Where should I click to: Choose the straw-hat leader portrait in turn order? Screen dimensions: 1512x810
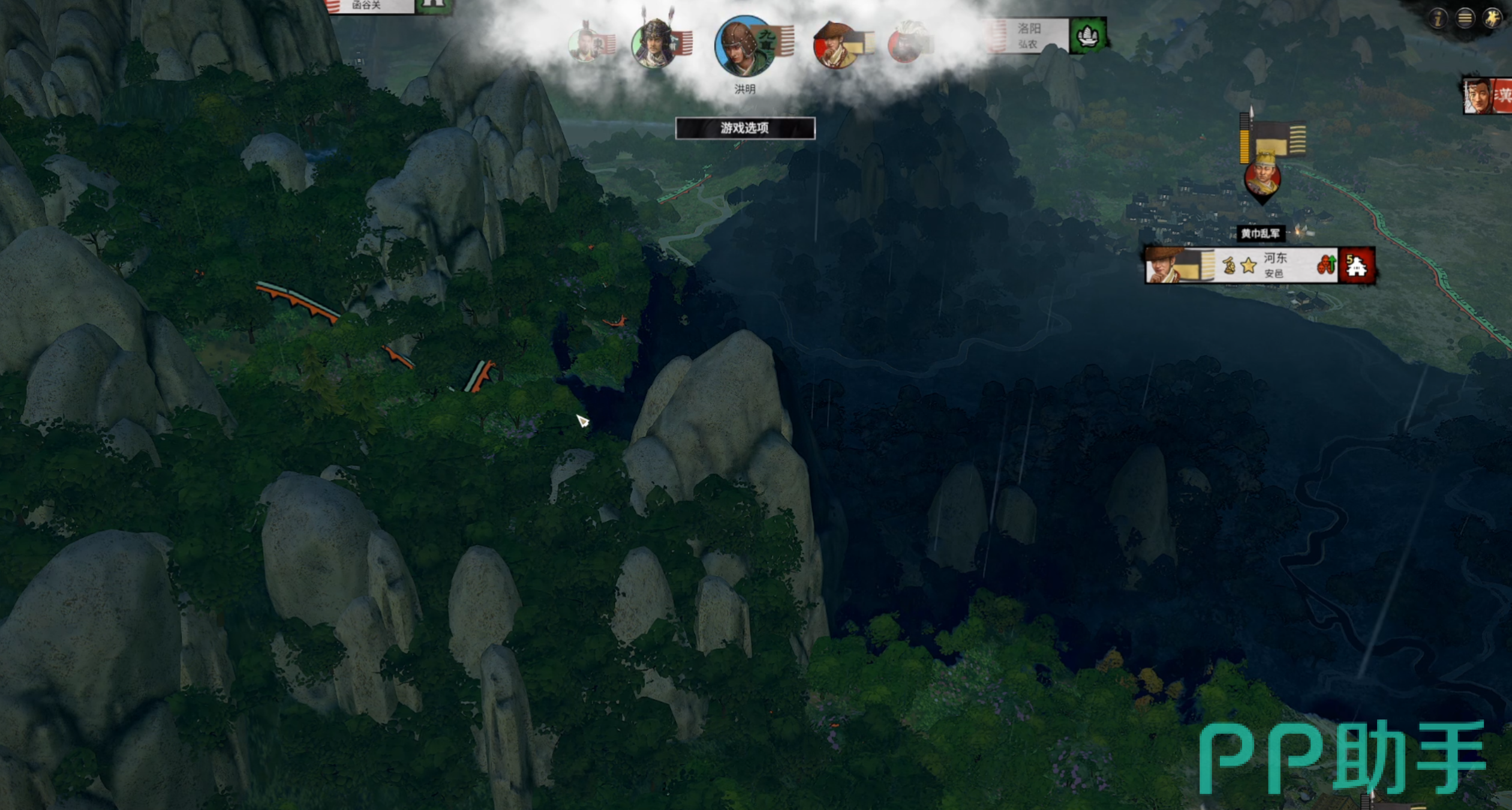[835, 45]
